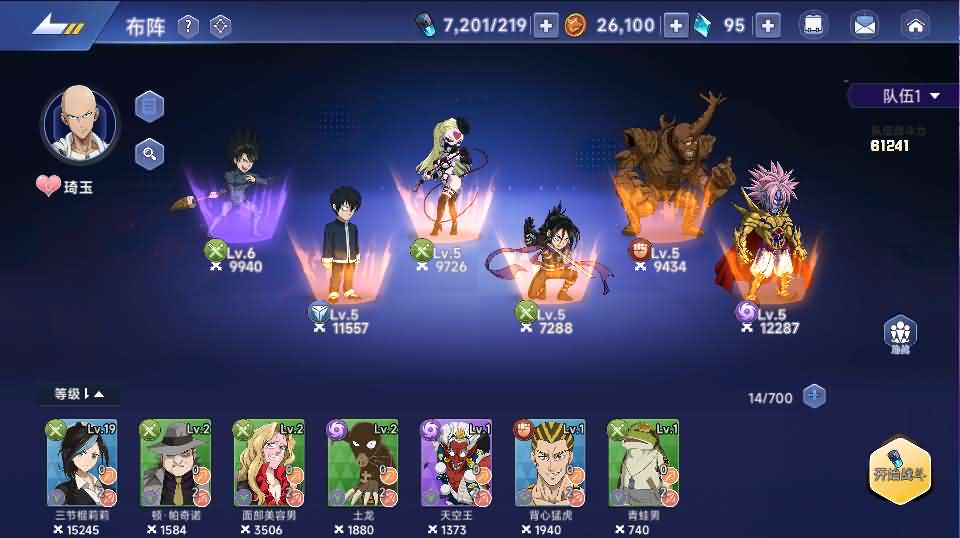This screenshot has height=538, width=960.
Task: Go back with the top-left arrow button
Action: click(x=55, y=25)
